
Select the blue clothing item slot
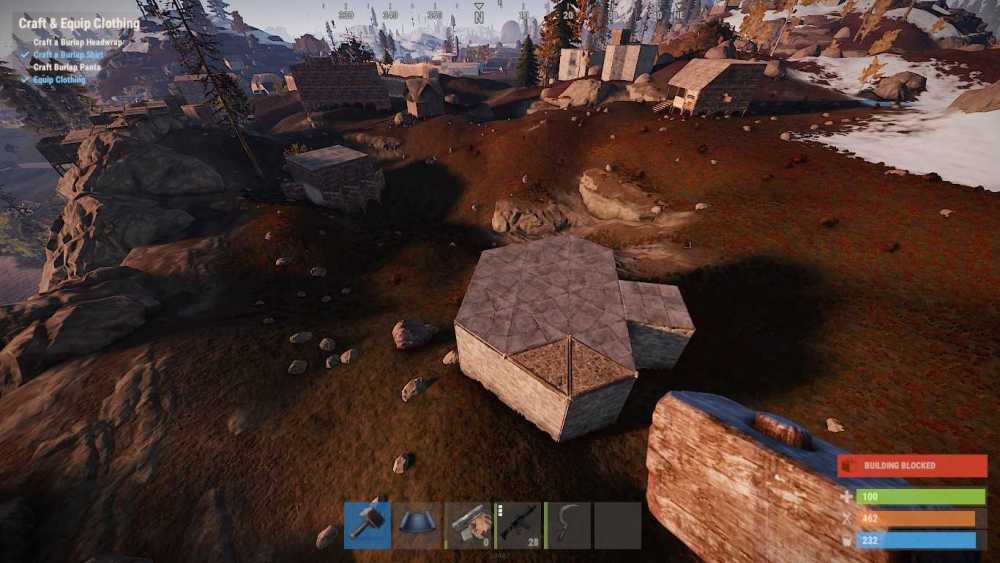417,525
